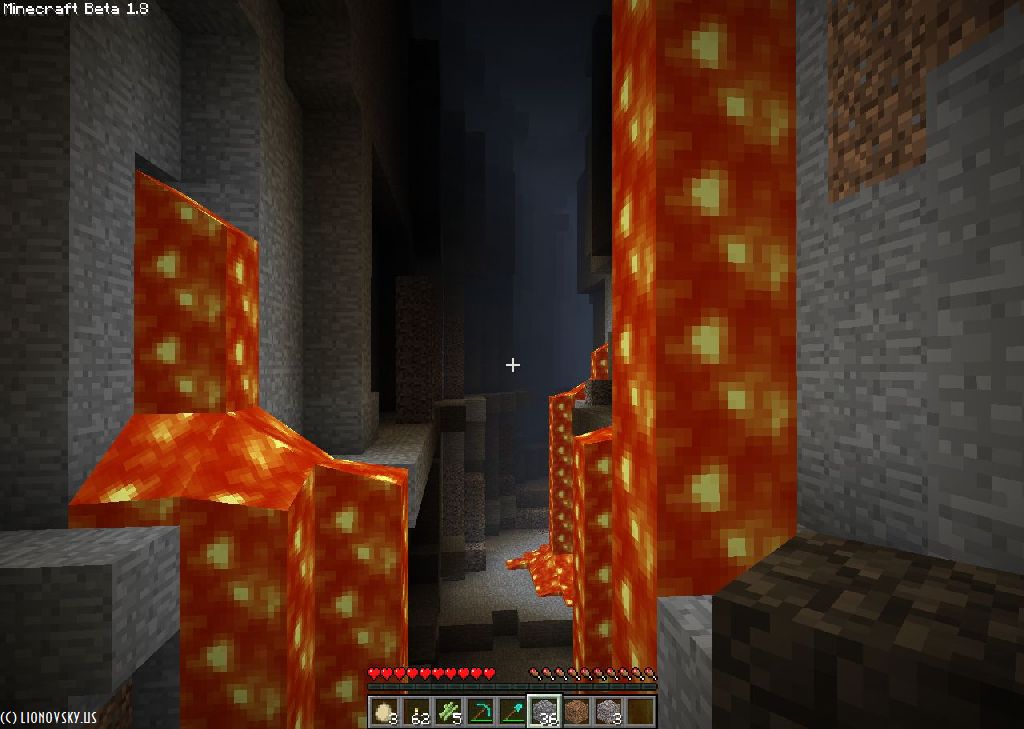The image size is (1024, 729).
Task: Equip the diamond pickaxe
Action: tap(480, 711)
